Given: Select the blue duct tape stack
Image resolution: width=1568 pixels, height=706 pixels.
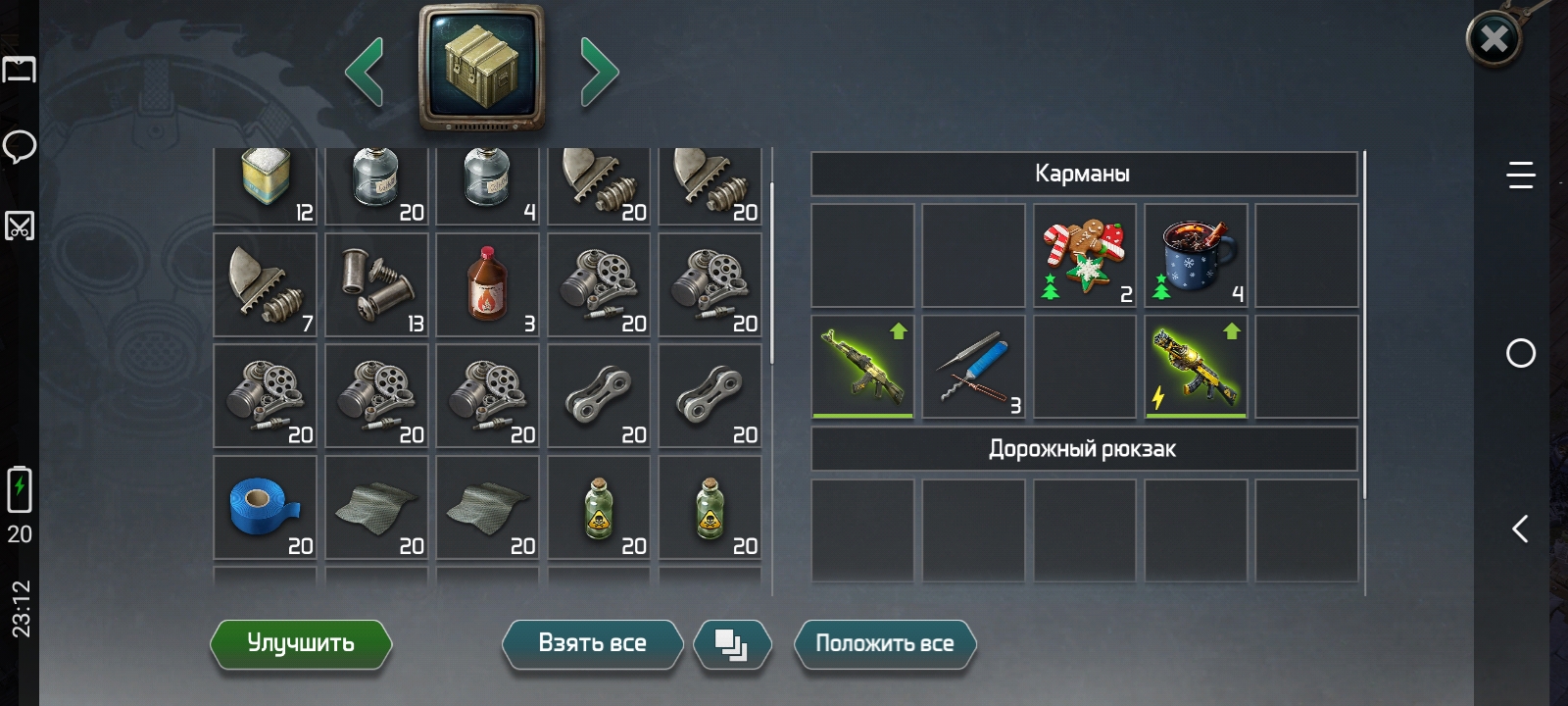Looking at the screenshot, I should (265, 507).
